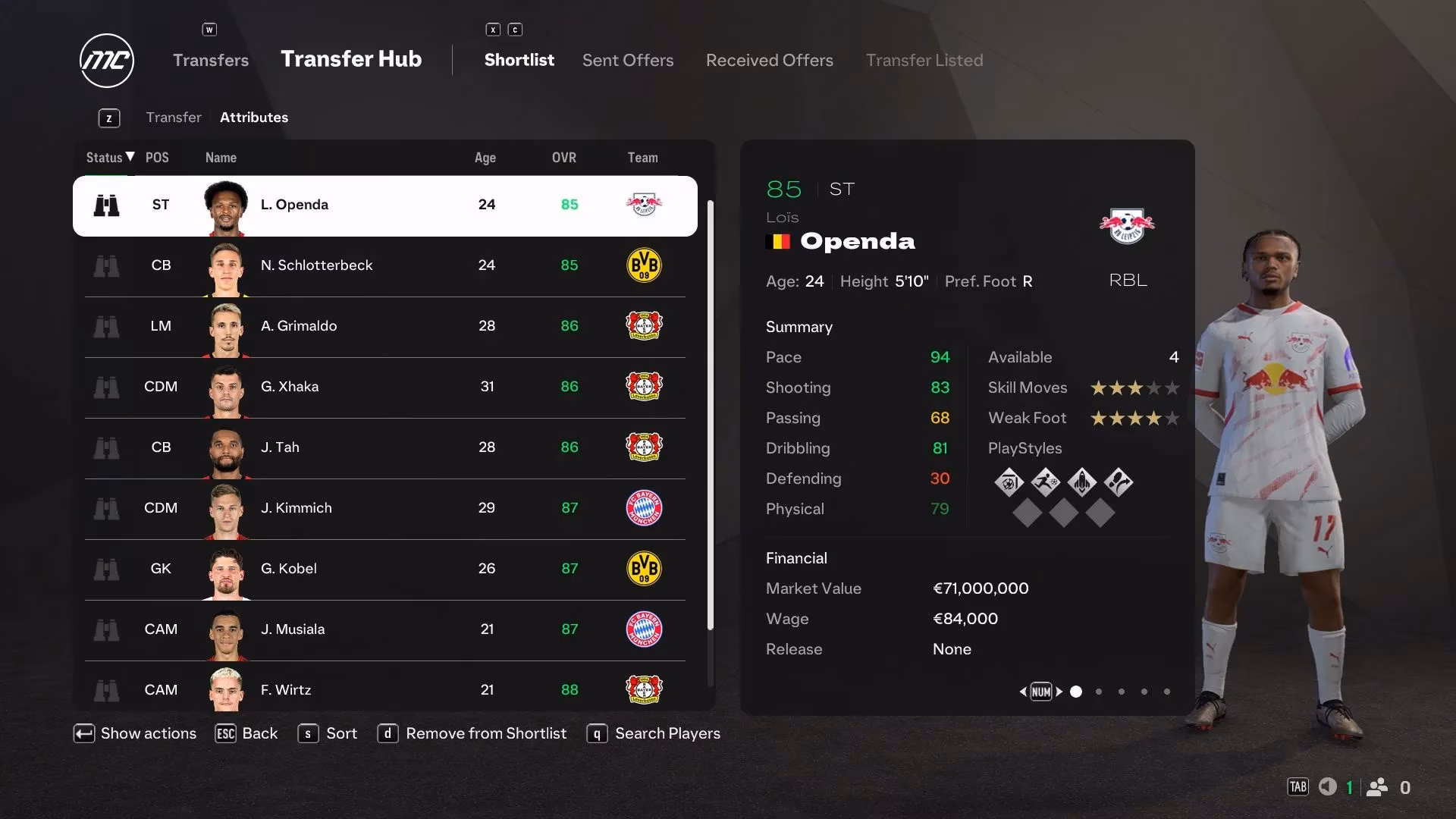This screenshot has height=819, width=1456.
Task: Select the first PlayStyles icon in Openda's summary
Action: tap(1009, 482)
